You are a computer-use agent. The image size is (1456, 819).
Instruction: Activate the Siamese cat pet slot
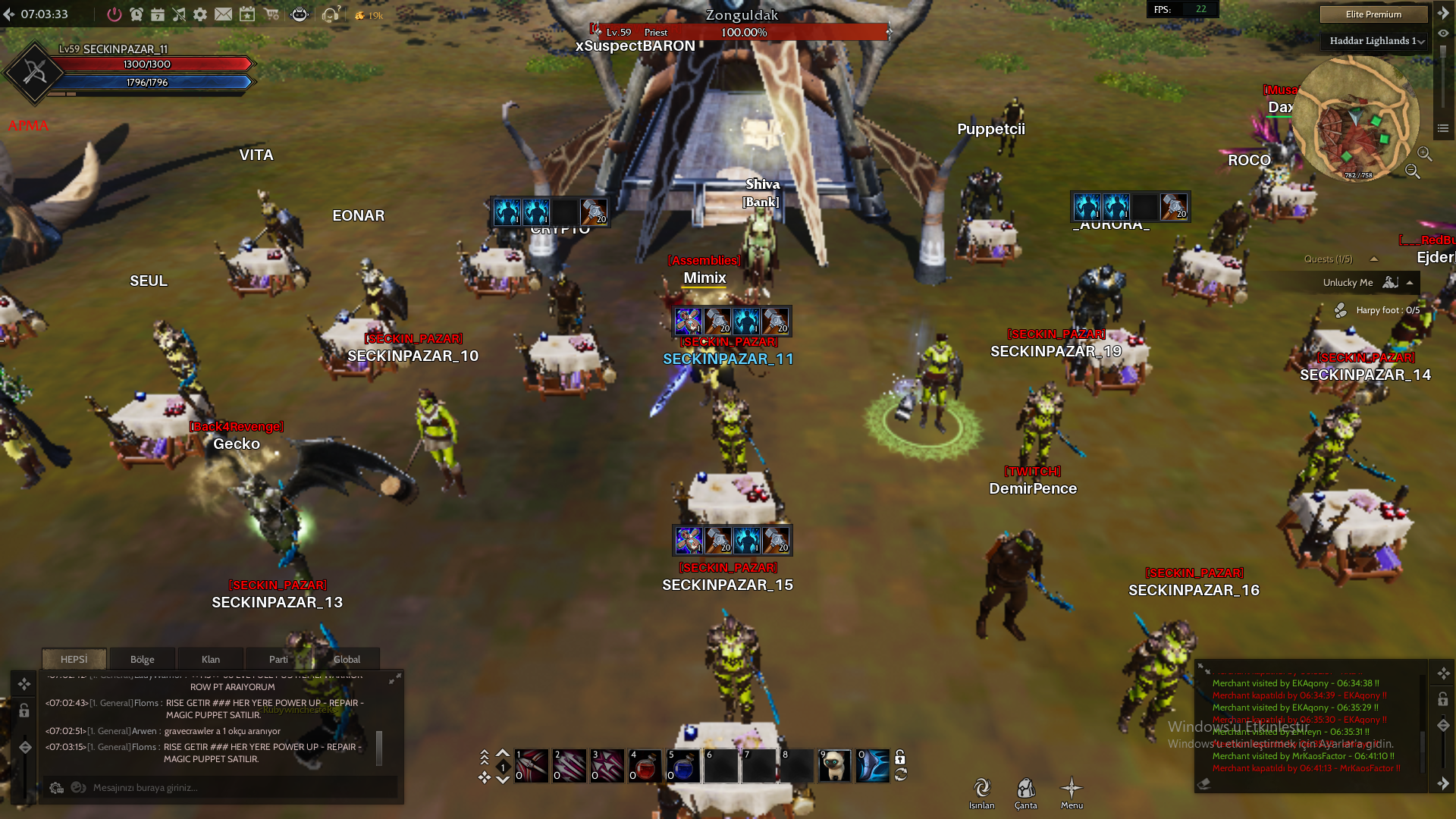coord(835,767)
